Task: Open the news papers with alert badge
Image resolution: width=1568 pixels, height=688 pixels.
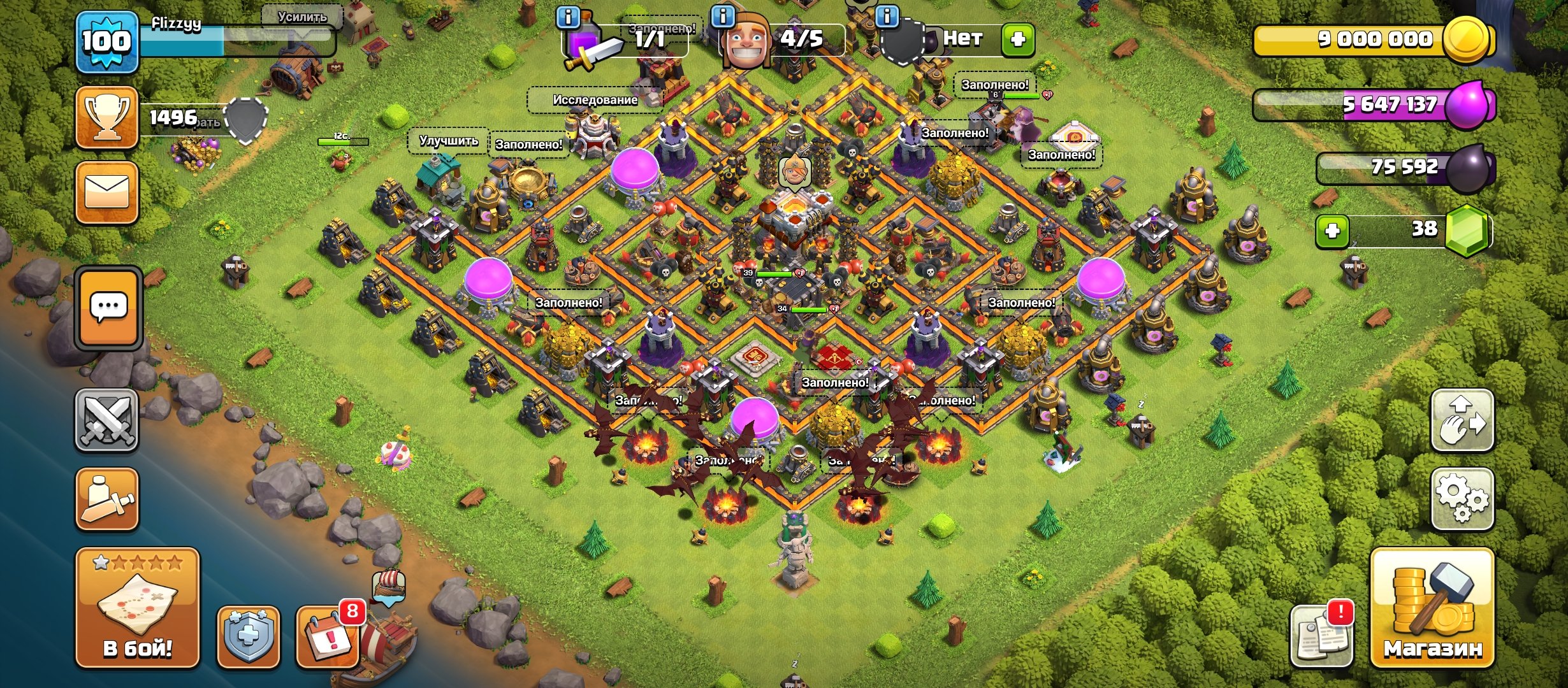Action: coord(1321,636)
